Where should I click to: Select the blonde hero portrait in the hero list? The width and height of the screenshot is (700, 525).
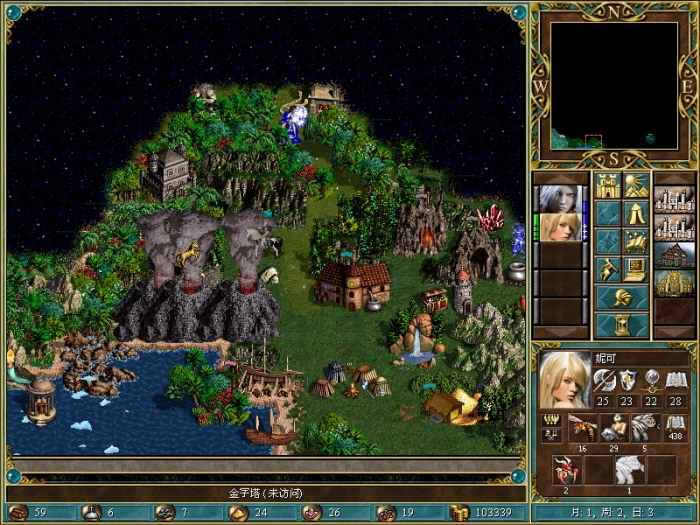(559, 226)
